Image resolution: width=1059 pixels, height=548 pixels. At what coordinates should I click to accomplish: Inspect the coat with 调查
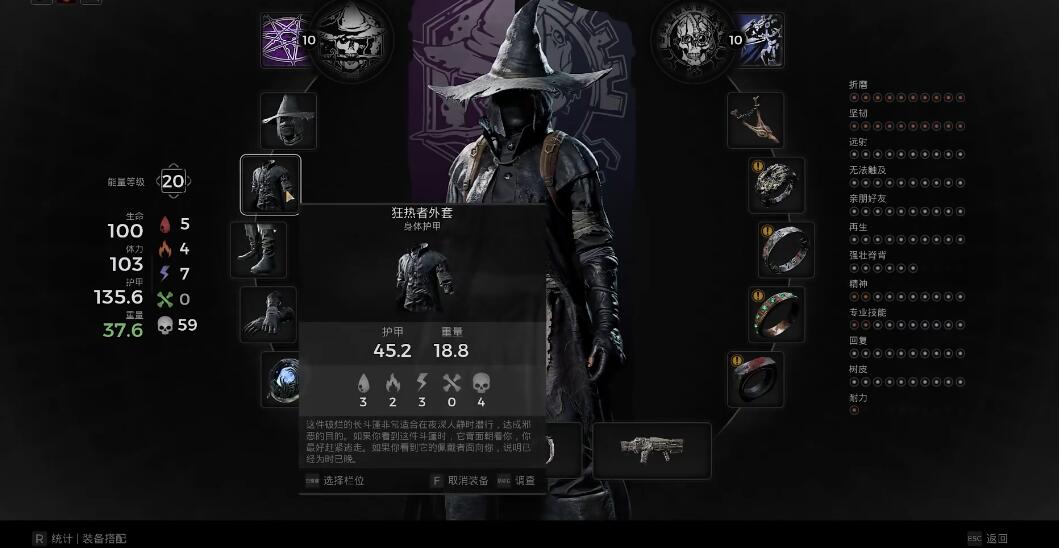(x=524, y=481)
